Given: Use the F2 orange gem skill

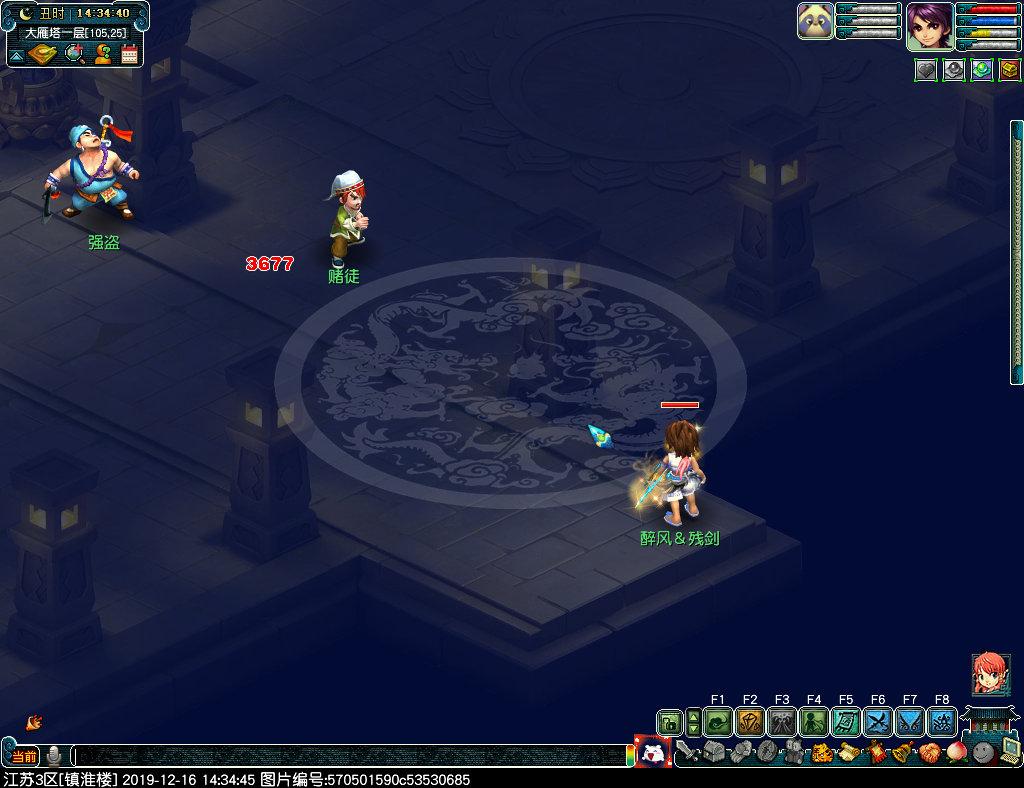Looking at the screenshot, I should point(750,722).
